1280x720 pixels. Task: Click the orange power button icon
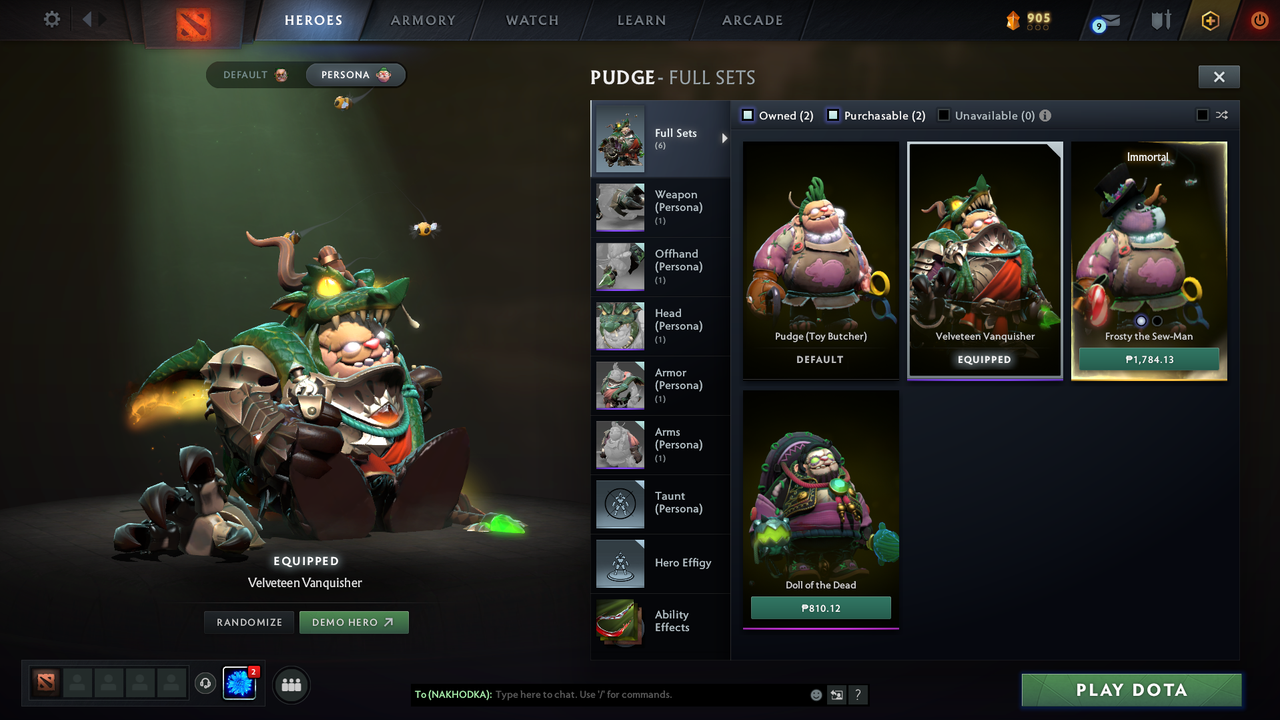click(x=1258, y=20)
